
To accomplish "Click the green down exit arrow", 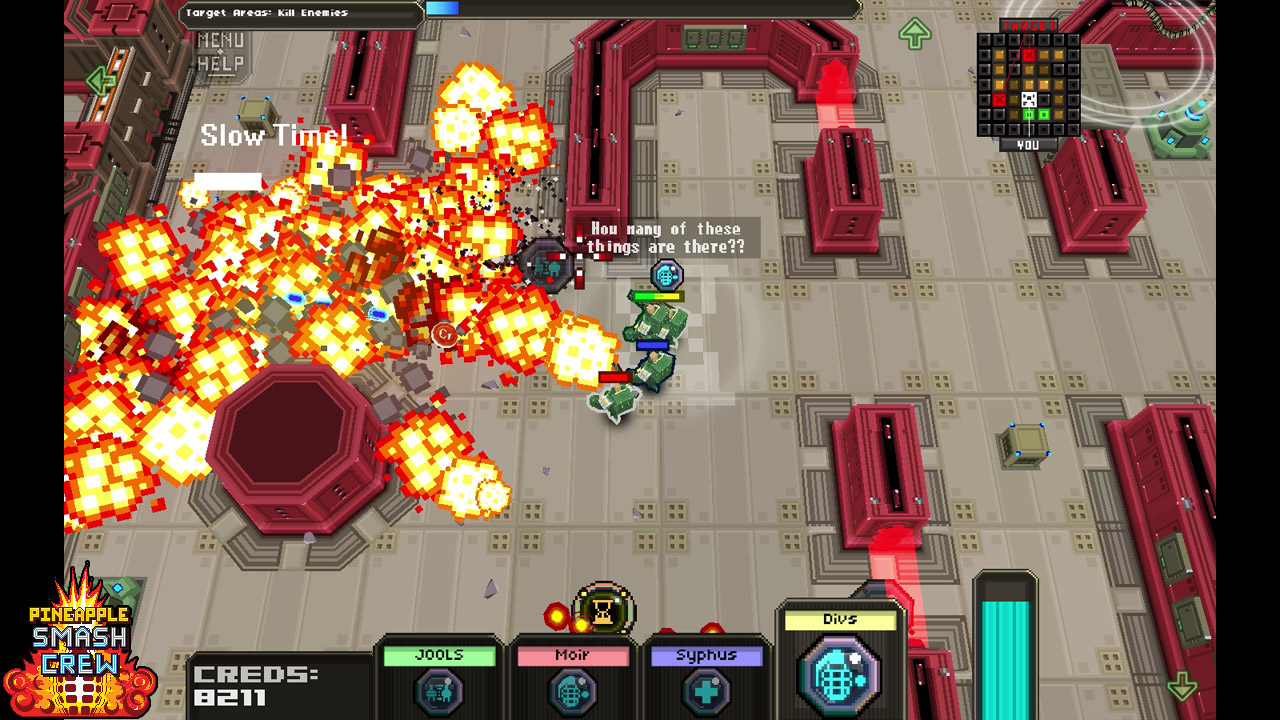I will [x=1182, y=686].
